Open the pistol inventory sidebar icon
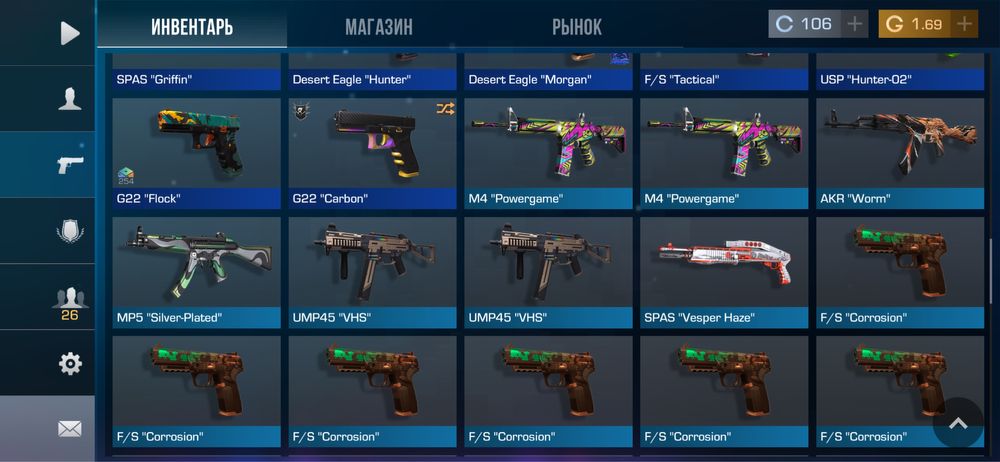This screenshot has width=1000, height=462. [x=69, y=165]
